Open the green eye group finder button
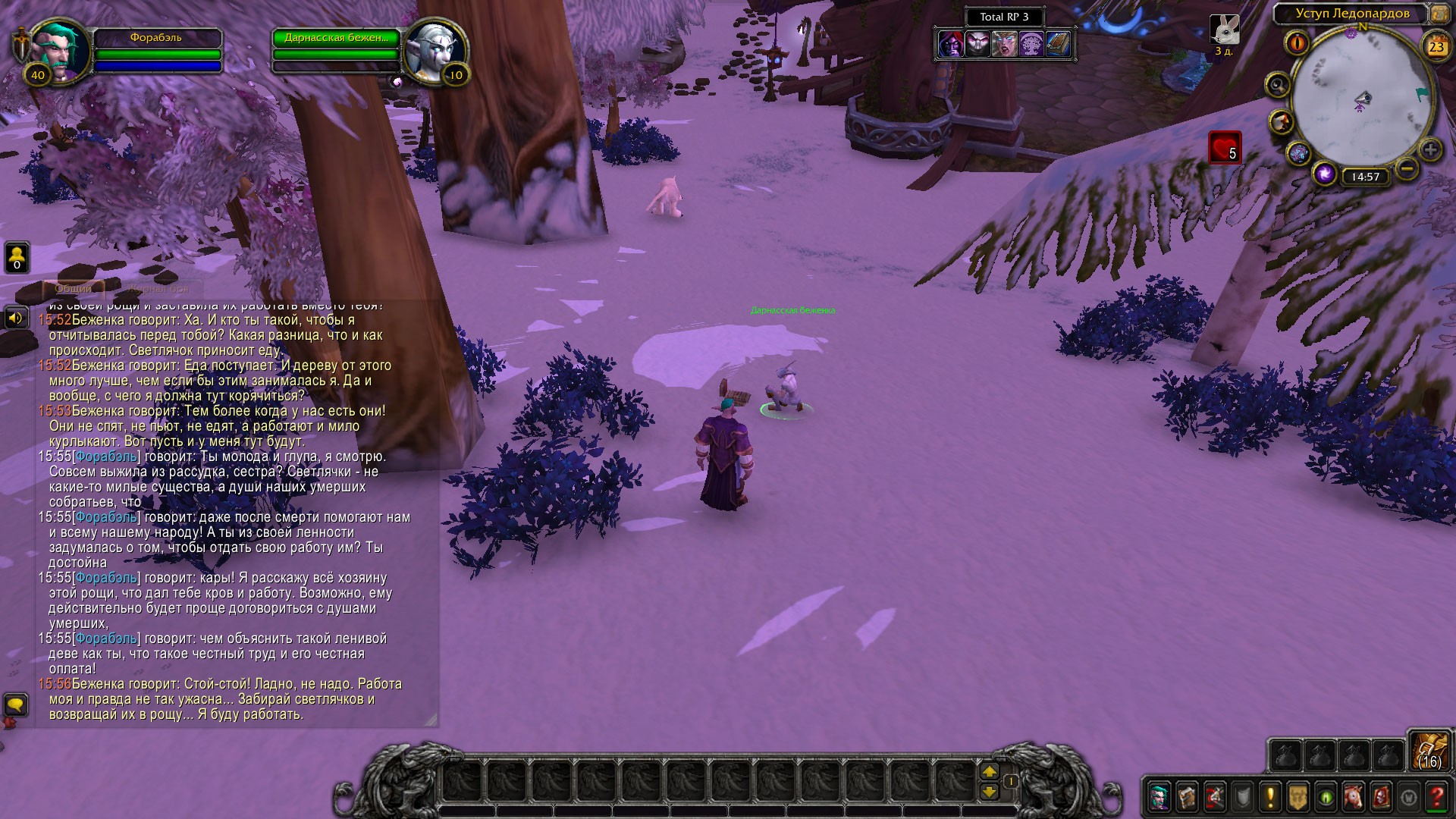This screenshot has width=1456, height=819. (x=1326, y=797)
